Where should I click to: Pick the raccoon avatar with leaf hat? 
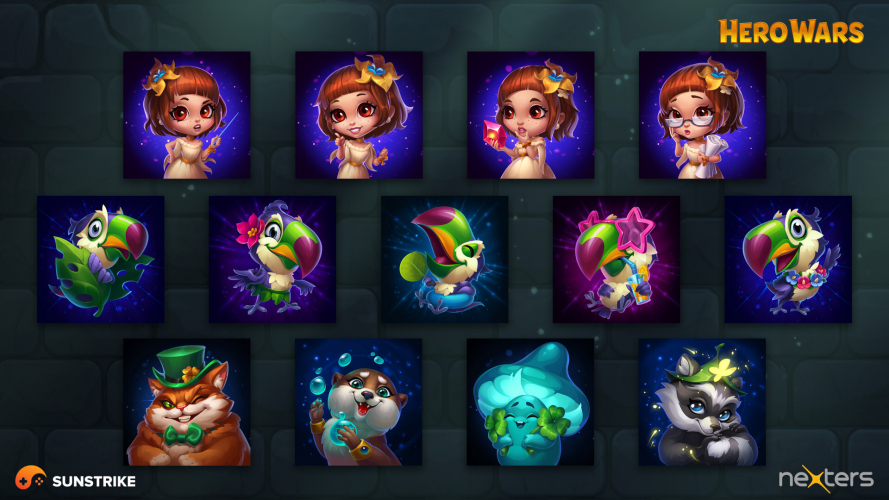[703, 402]
